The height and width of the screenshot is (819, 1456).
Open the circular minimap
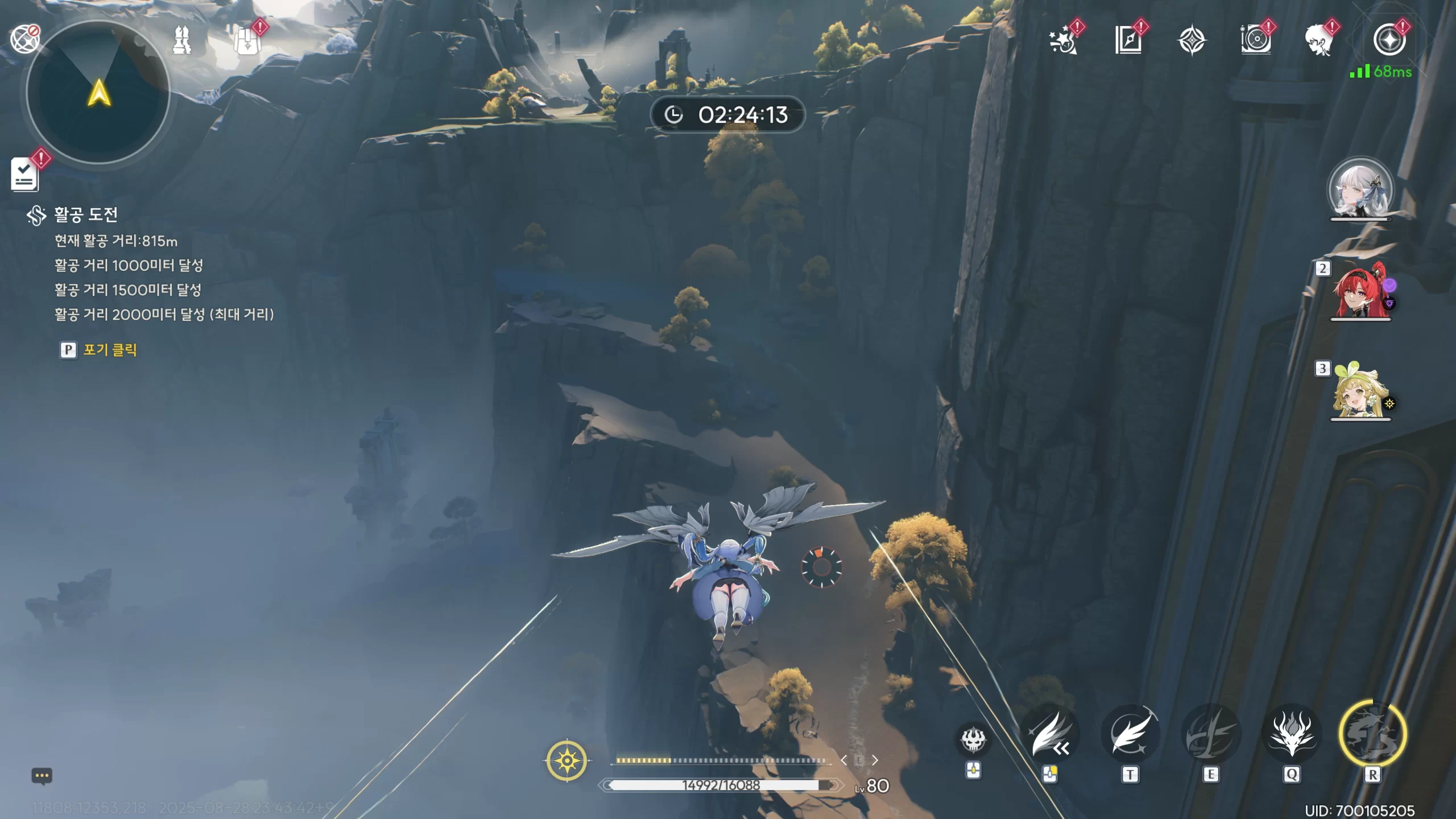pyautogui.click(x=98, y=93)
